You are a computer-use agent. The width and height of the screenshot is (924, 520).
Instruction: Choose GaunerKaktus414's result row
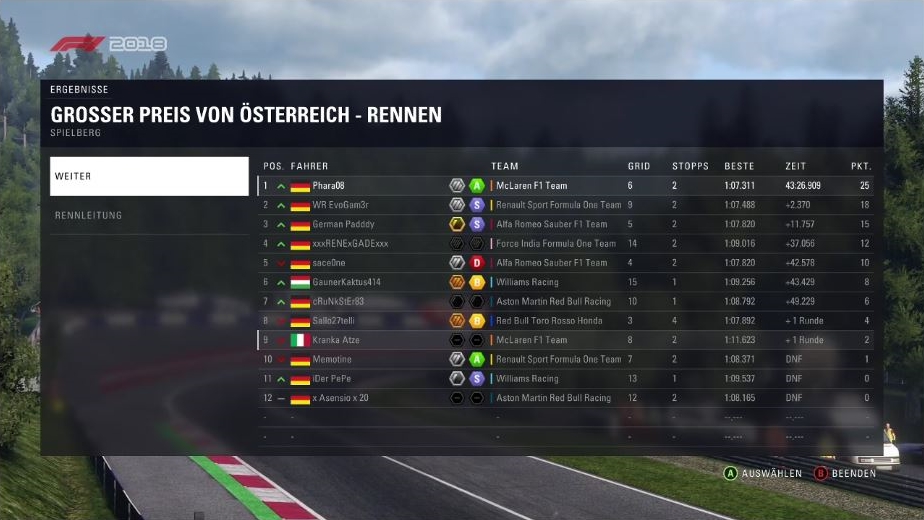[566, 282]
